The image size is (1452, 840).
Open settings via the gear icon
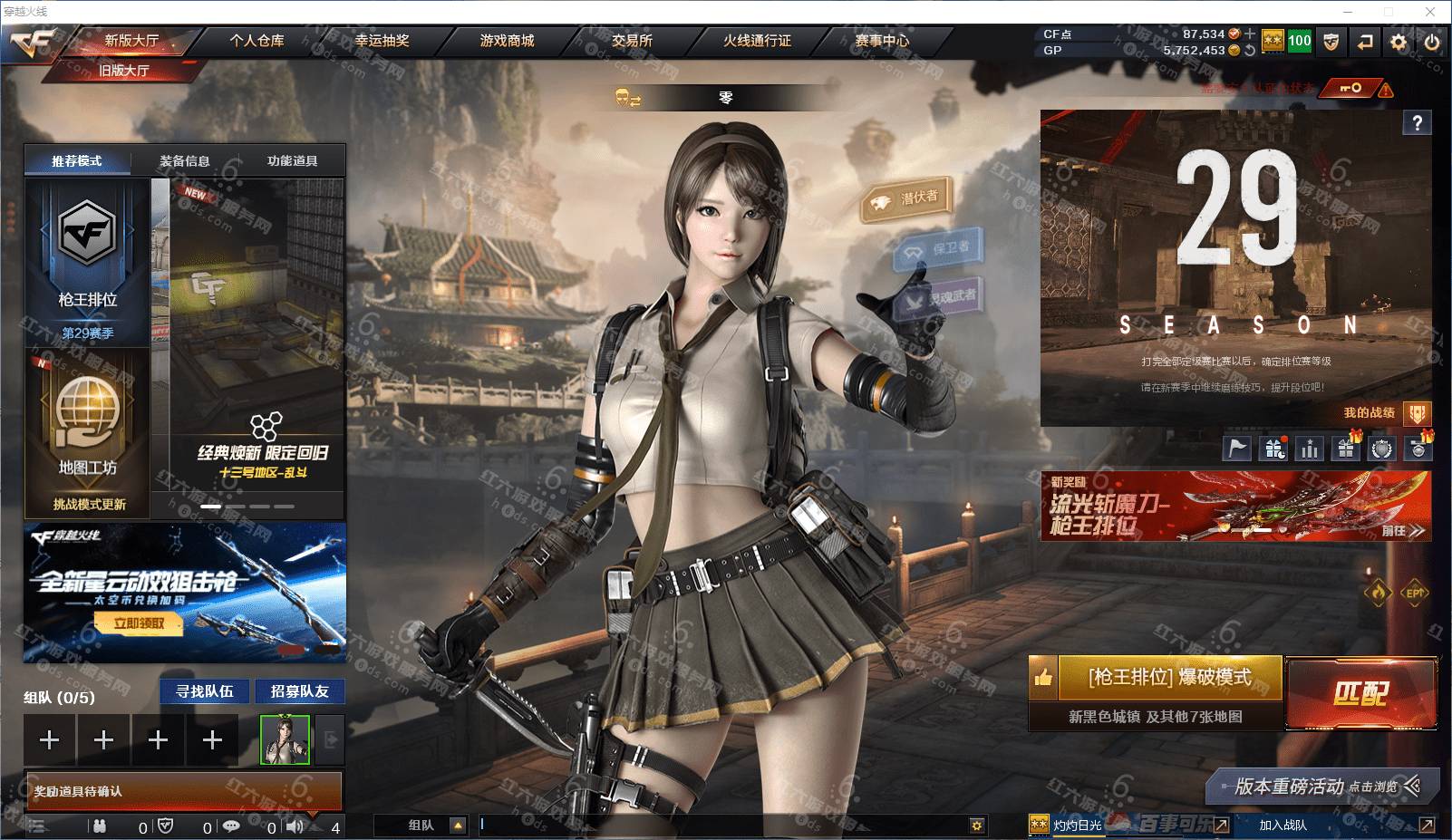(1399, 42)
